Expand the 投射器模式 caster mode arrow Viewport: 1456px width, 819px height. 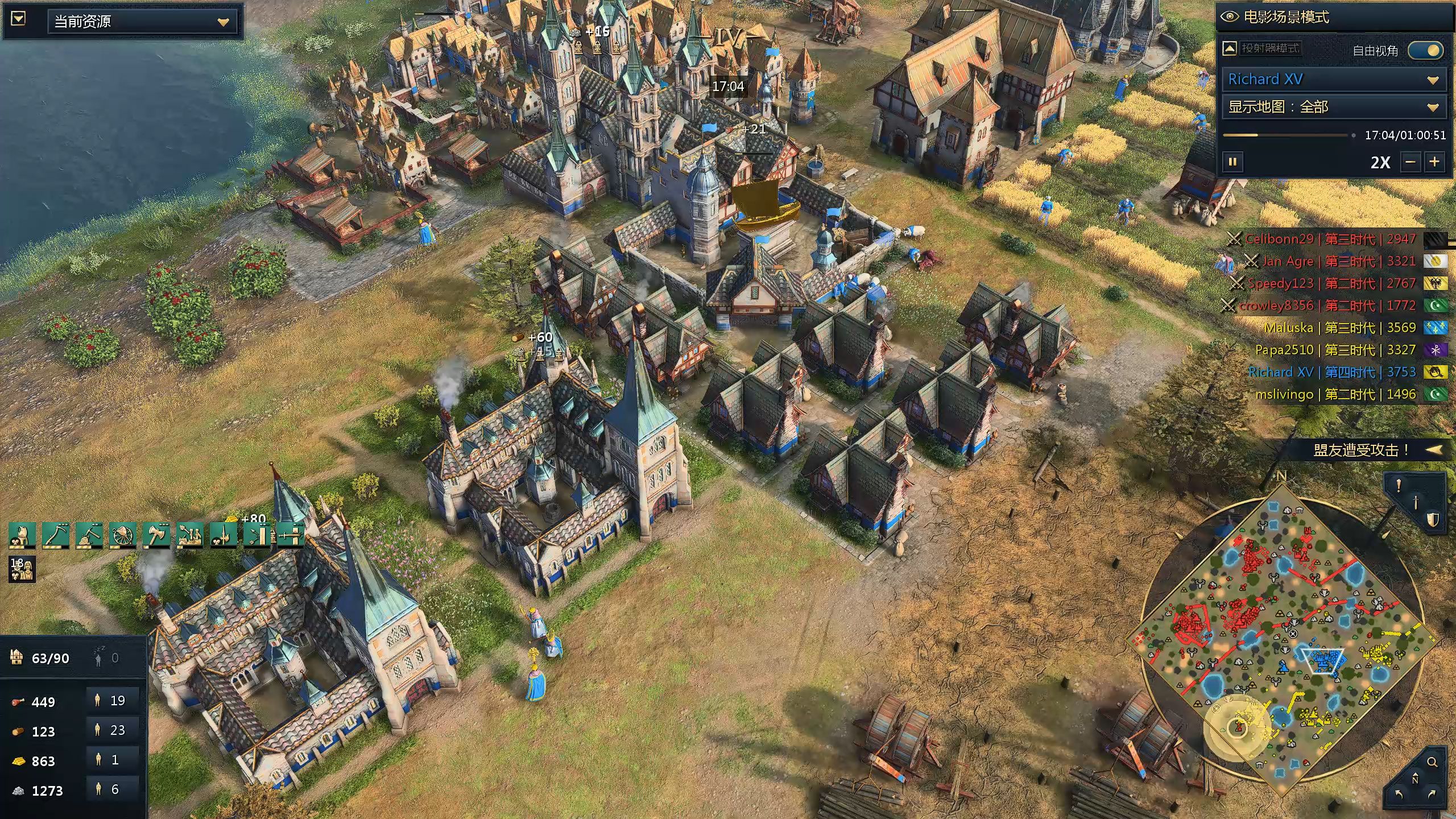pyautogui.click(x=1230, y=48)
